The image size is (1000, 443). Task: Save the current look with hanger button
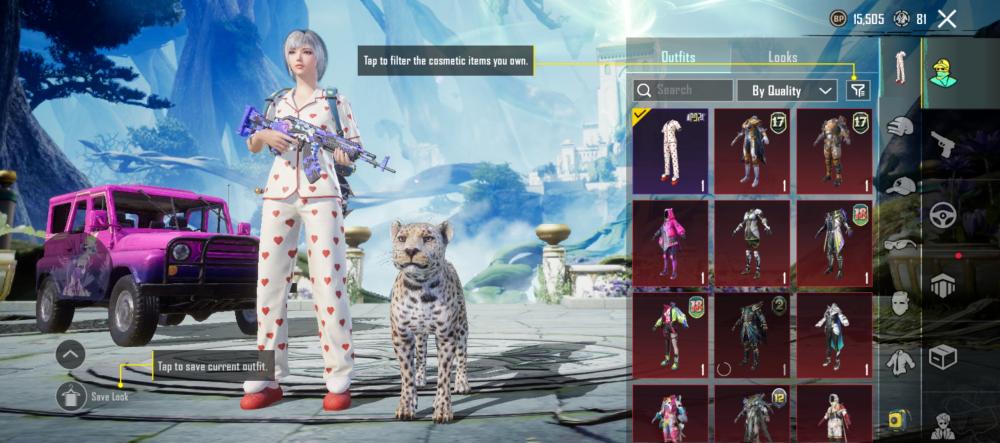click(70, 396)
